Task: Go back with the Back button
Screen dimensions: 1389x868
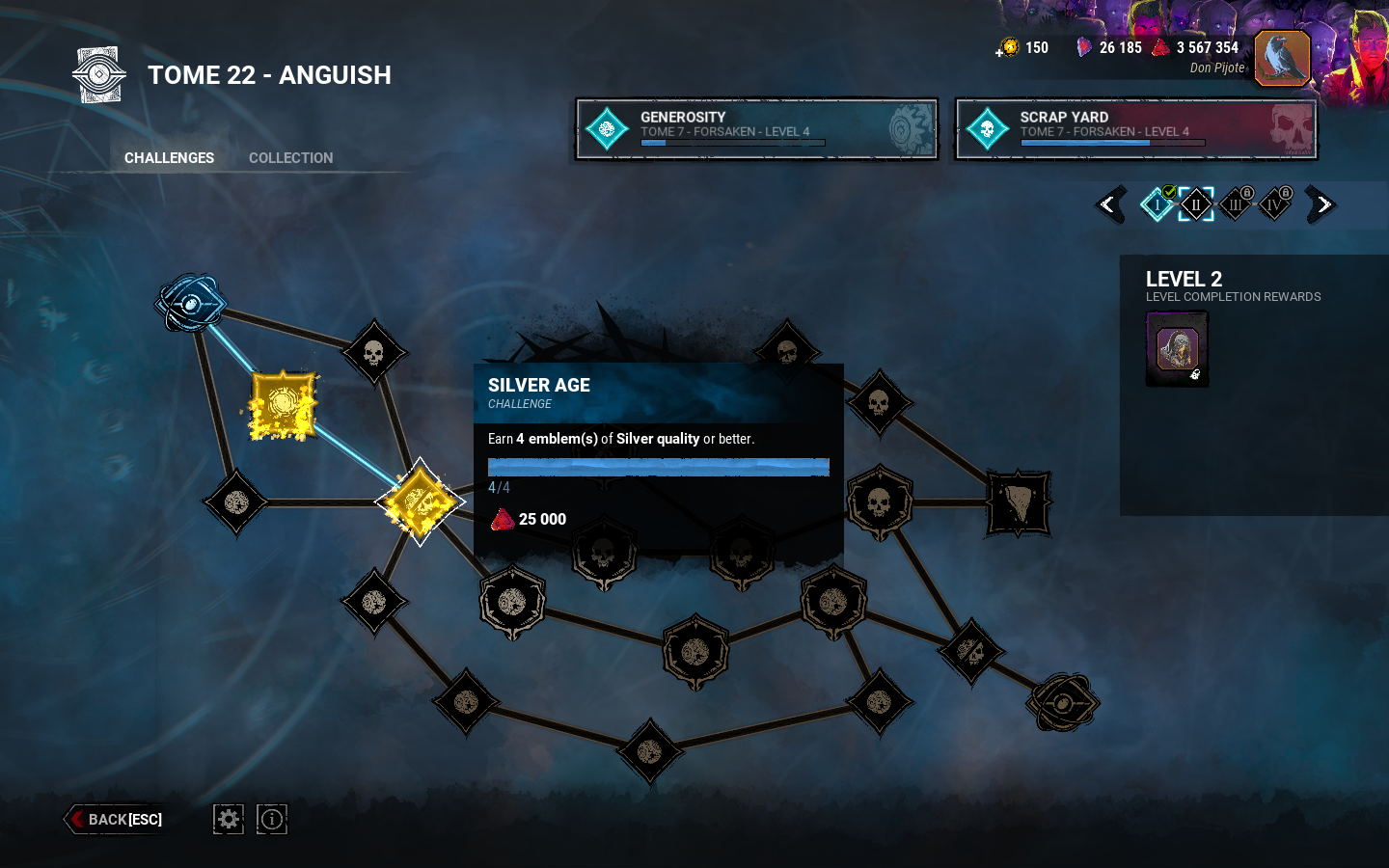Action: pyautogui.click(x=116, y=819)
